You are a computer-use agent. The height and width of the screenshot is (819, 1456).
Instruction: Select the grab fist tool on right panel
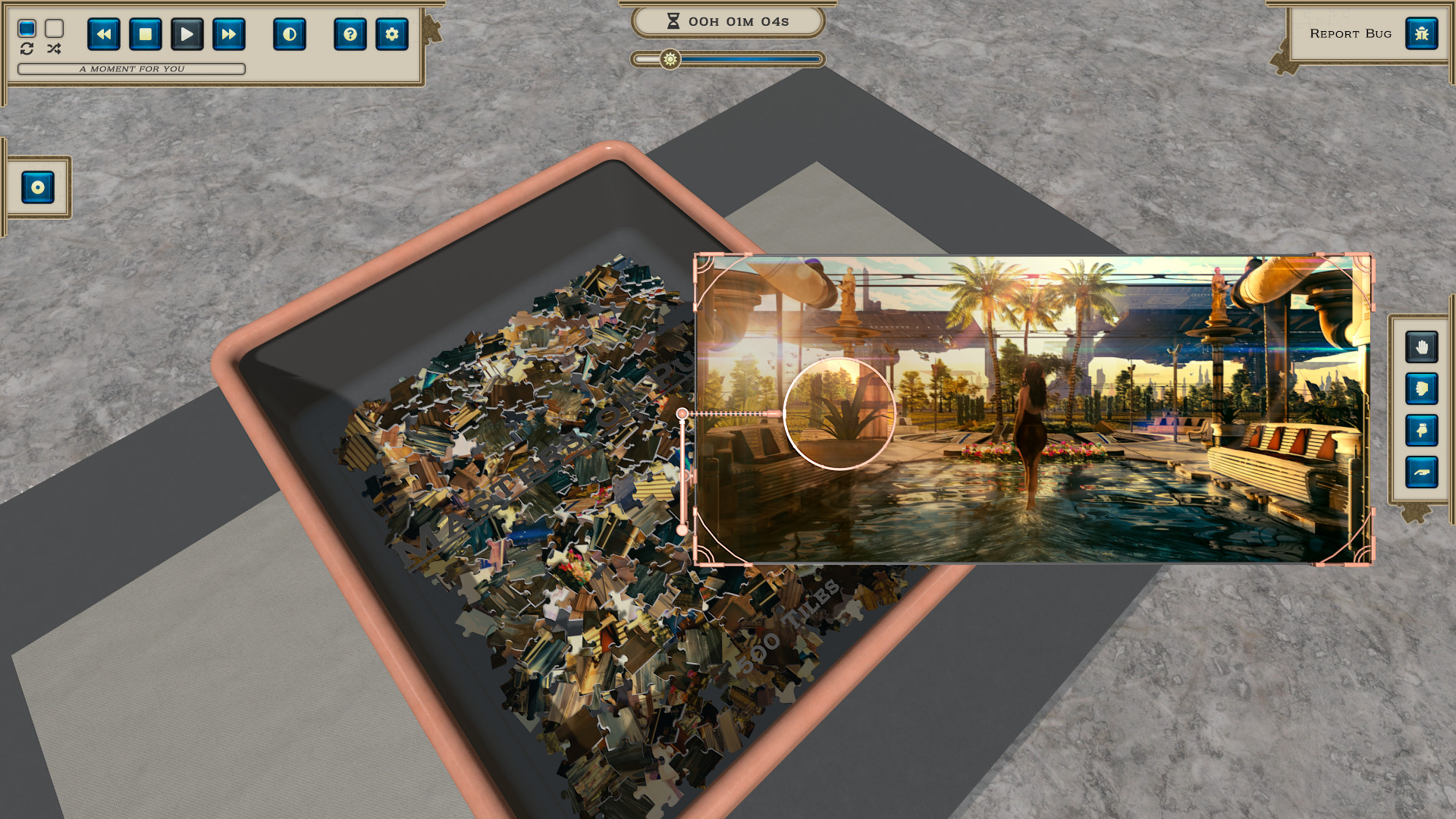point(1424,388)
